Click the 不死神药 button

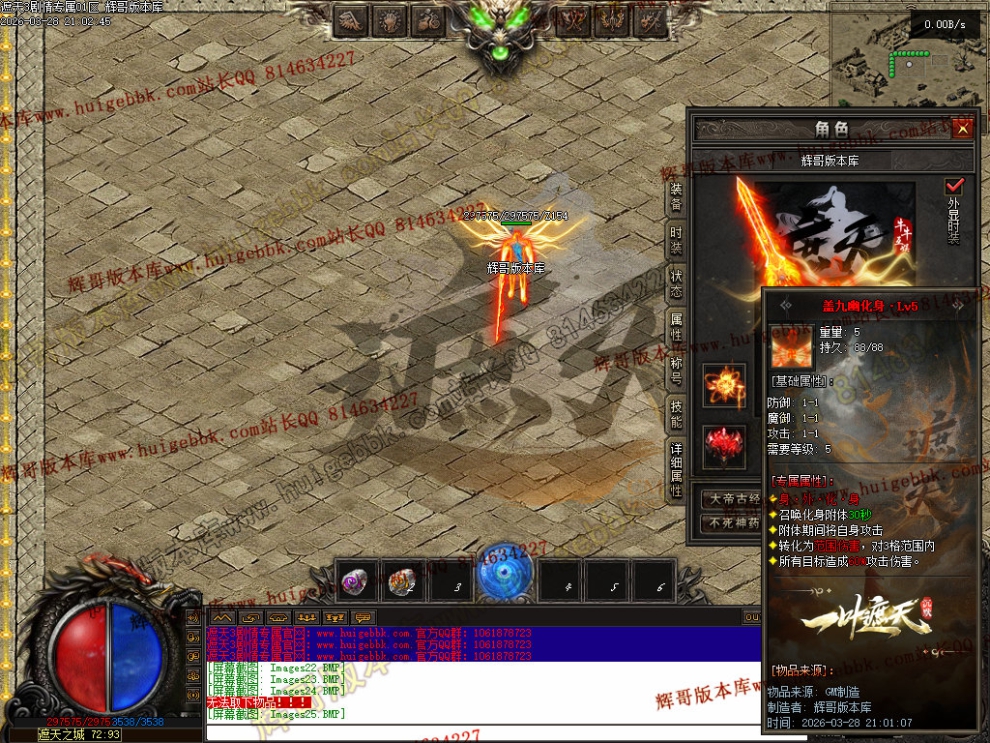pyautogui.click(x=734, y=522)
